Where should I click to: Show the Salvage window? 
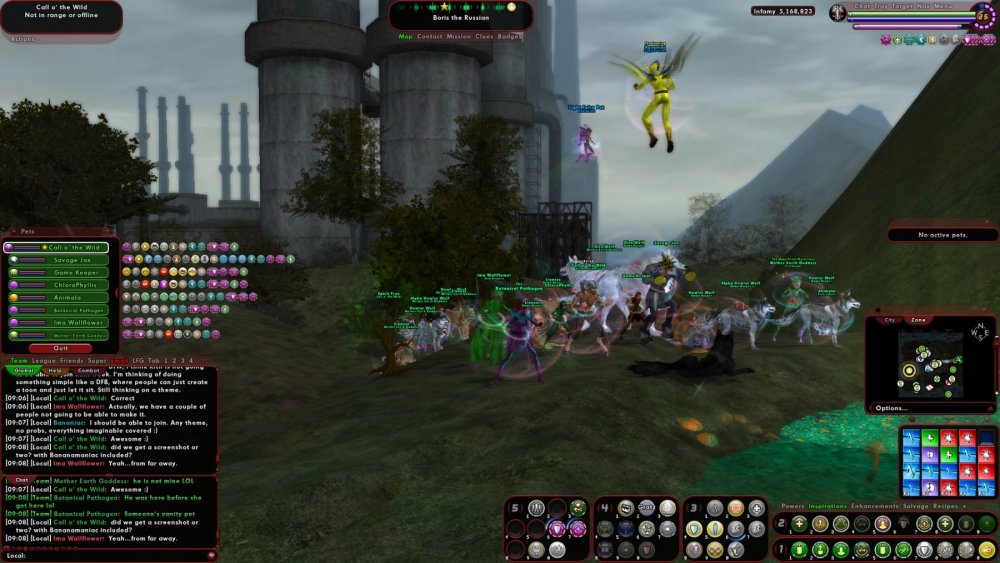pos(914,506)
